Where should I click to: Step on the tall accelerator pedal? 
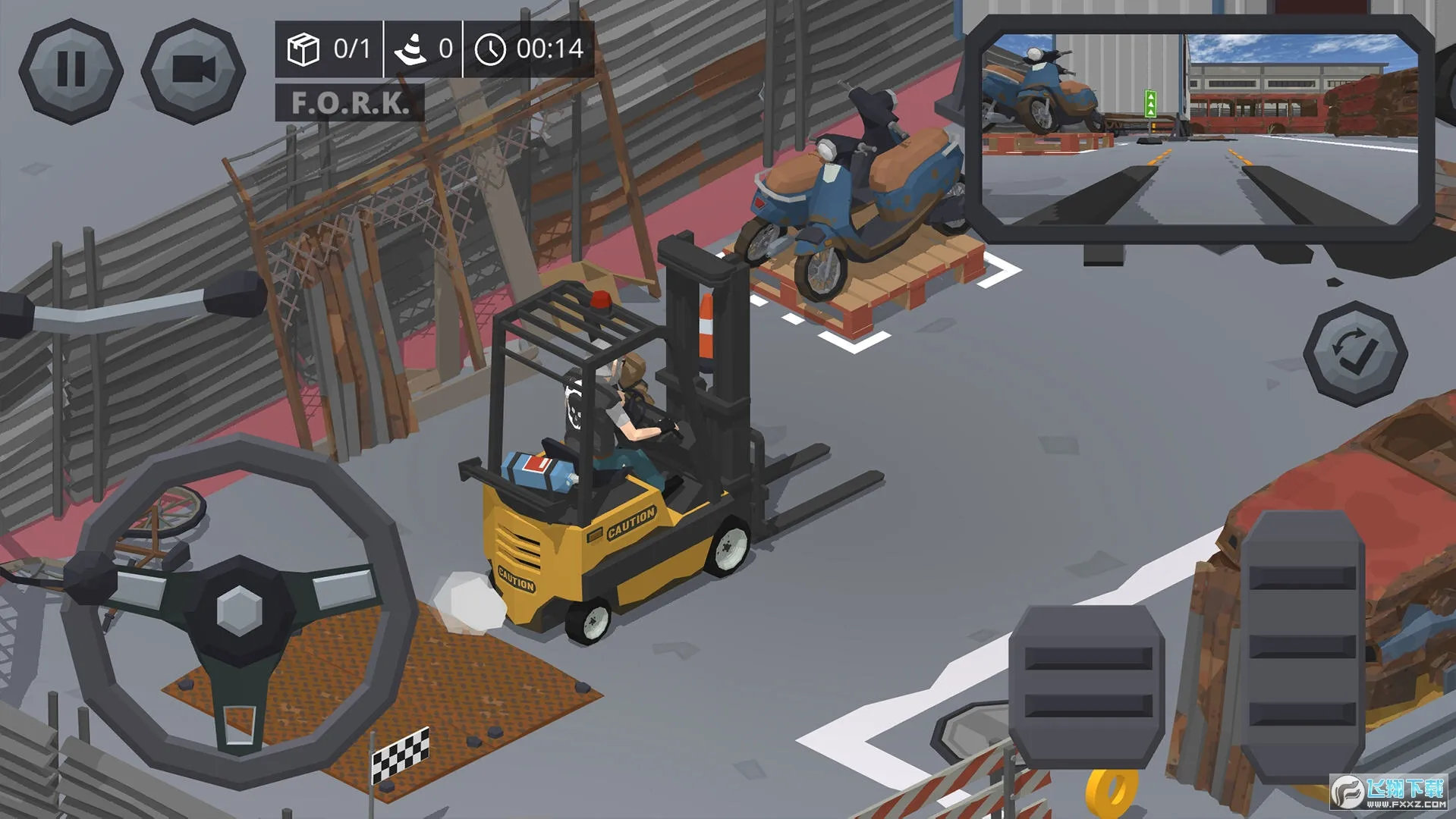[1302, 647]
